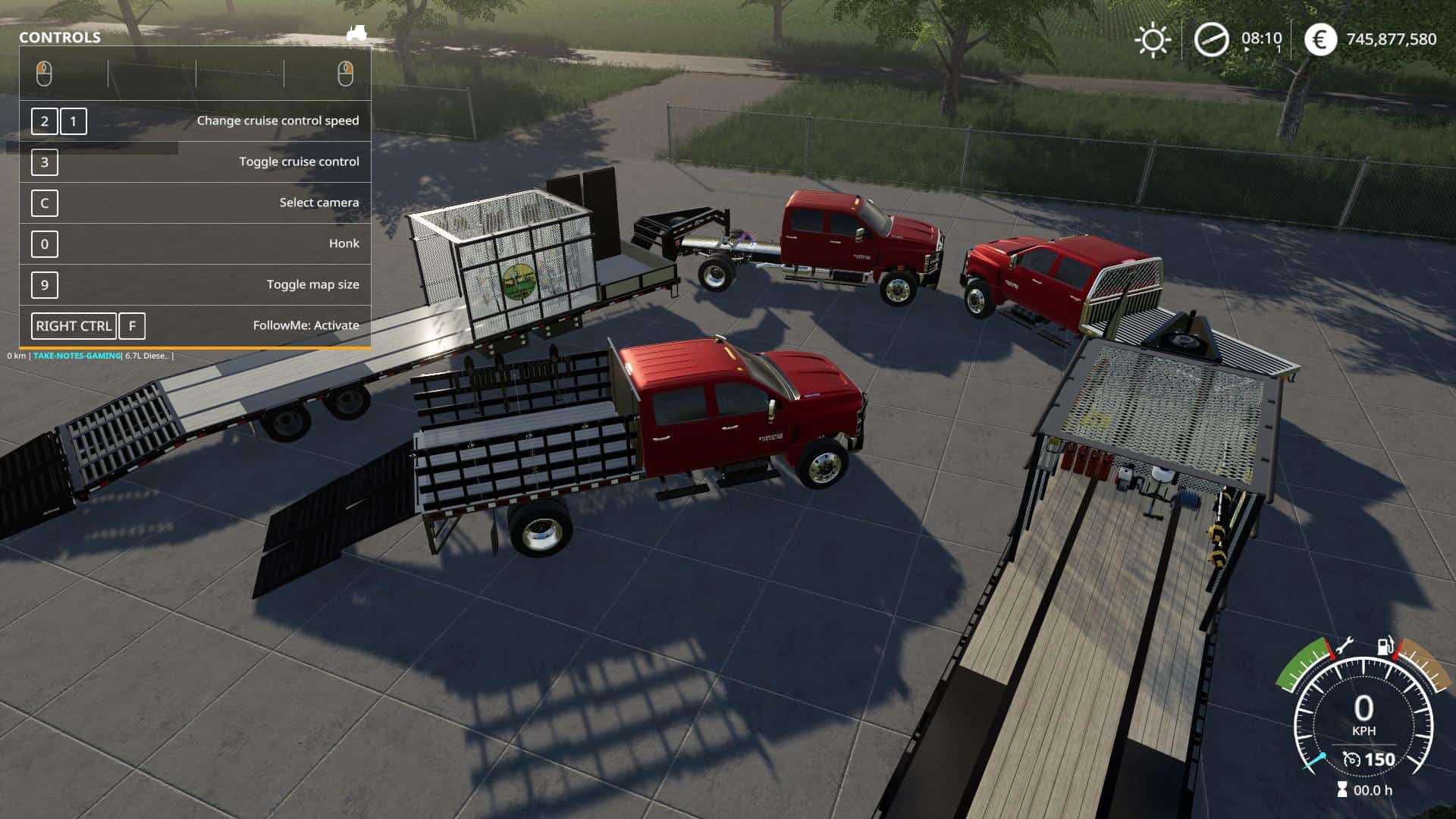Select the fuel pump gauge icon
This screenshot has width=1456, height=819.
(1385, 647)
